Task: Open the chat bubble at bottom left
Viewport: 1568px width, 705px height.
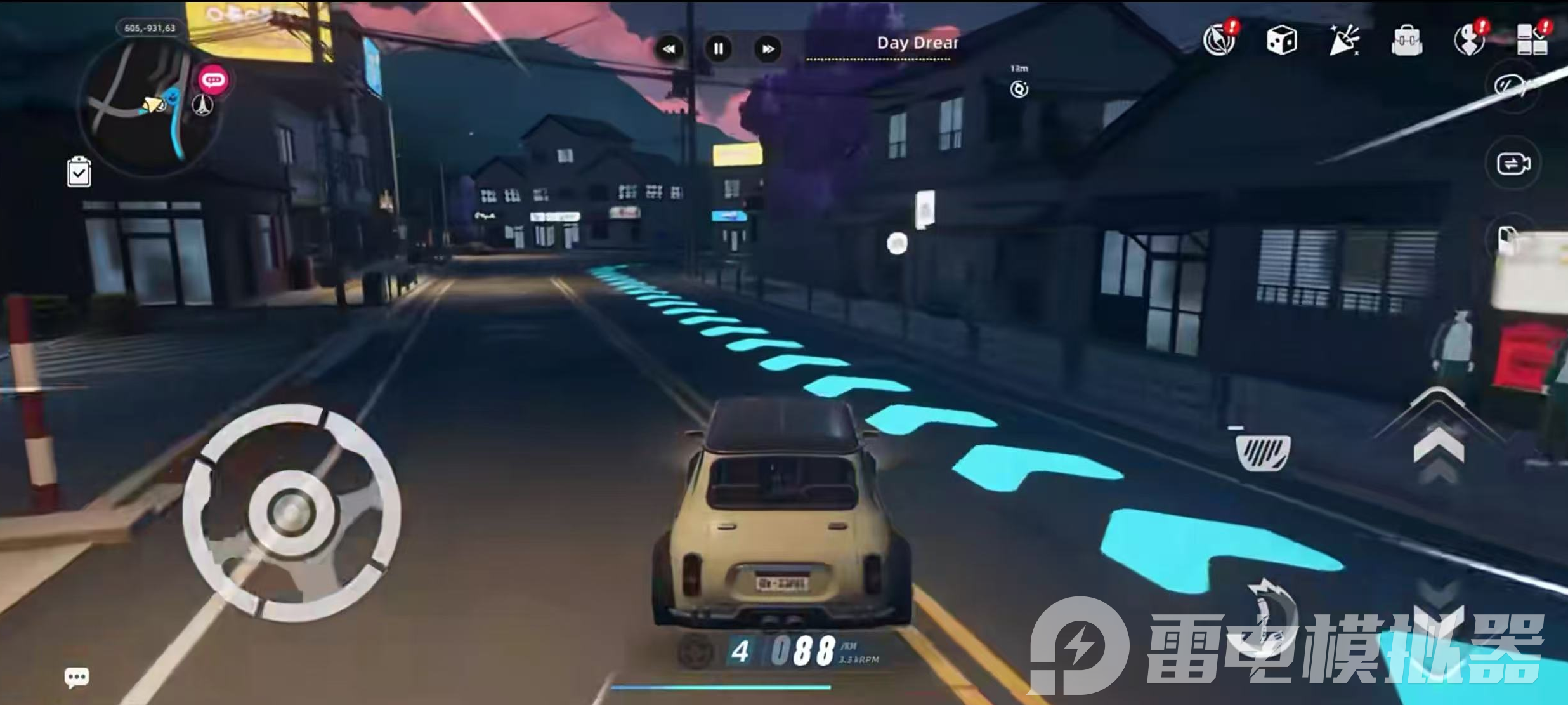Action: [x=77, y=677]
